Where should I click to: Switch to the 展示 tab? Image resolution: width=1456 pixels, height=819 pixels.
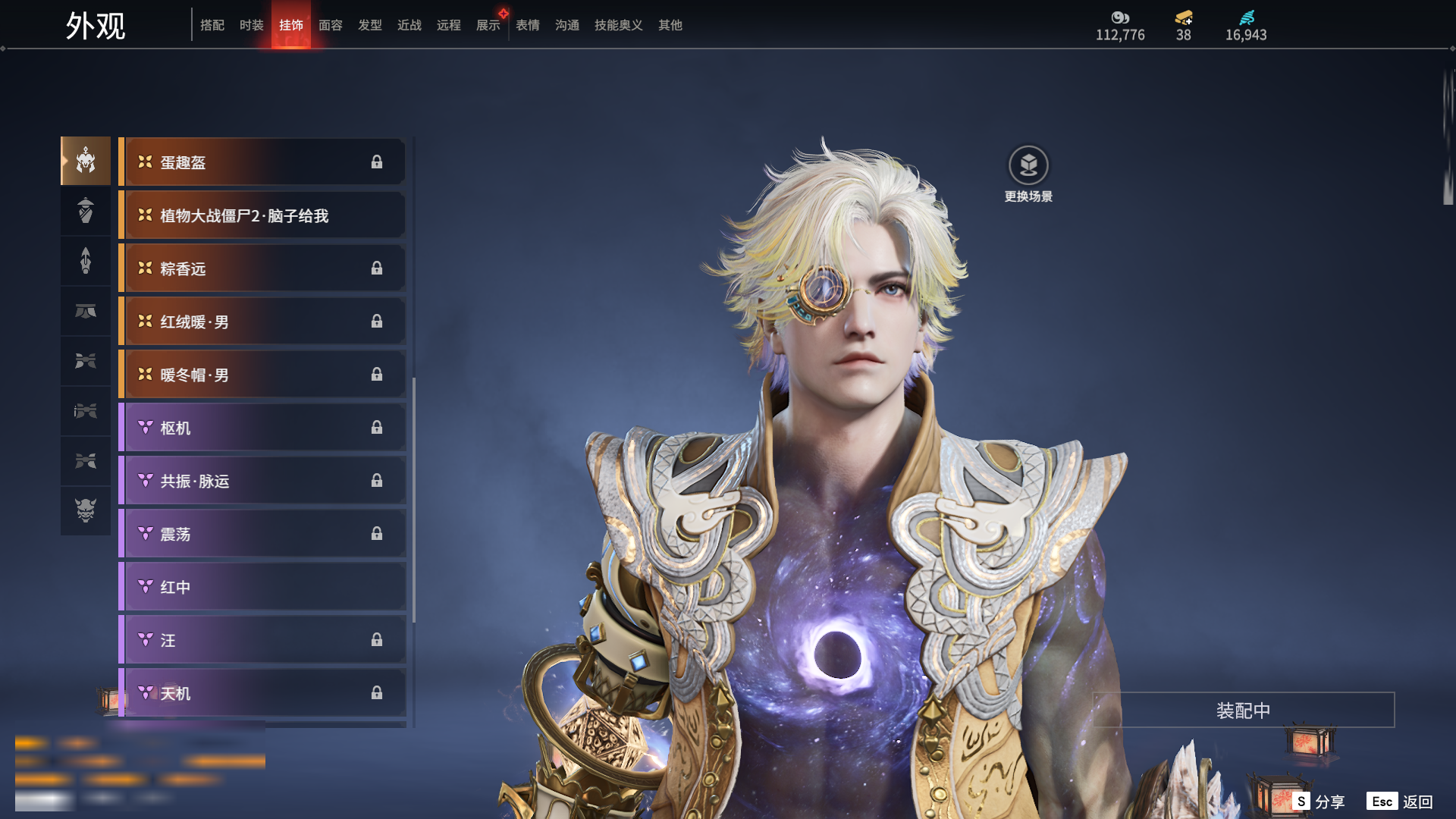pyautogui.click(x=488, y=25)
